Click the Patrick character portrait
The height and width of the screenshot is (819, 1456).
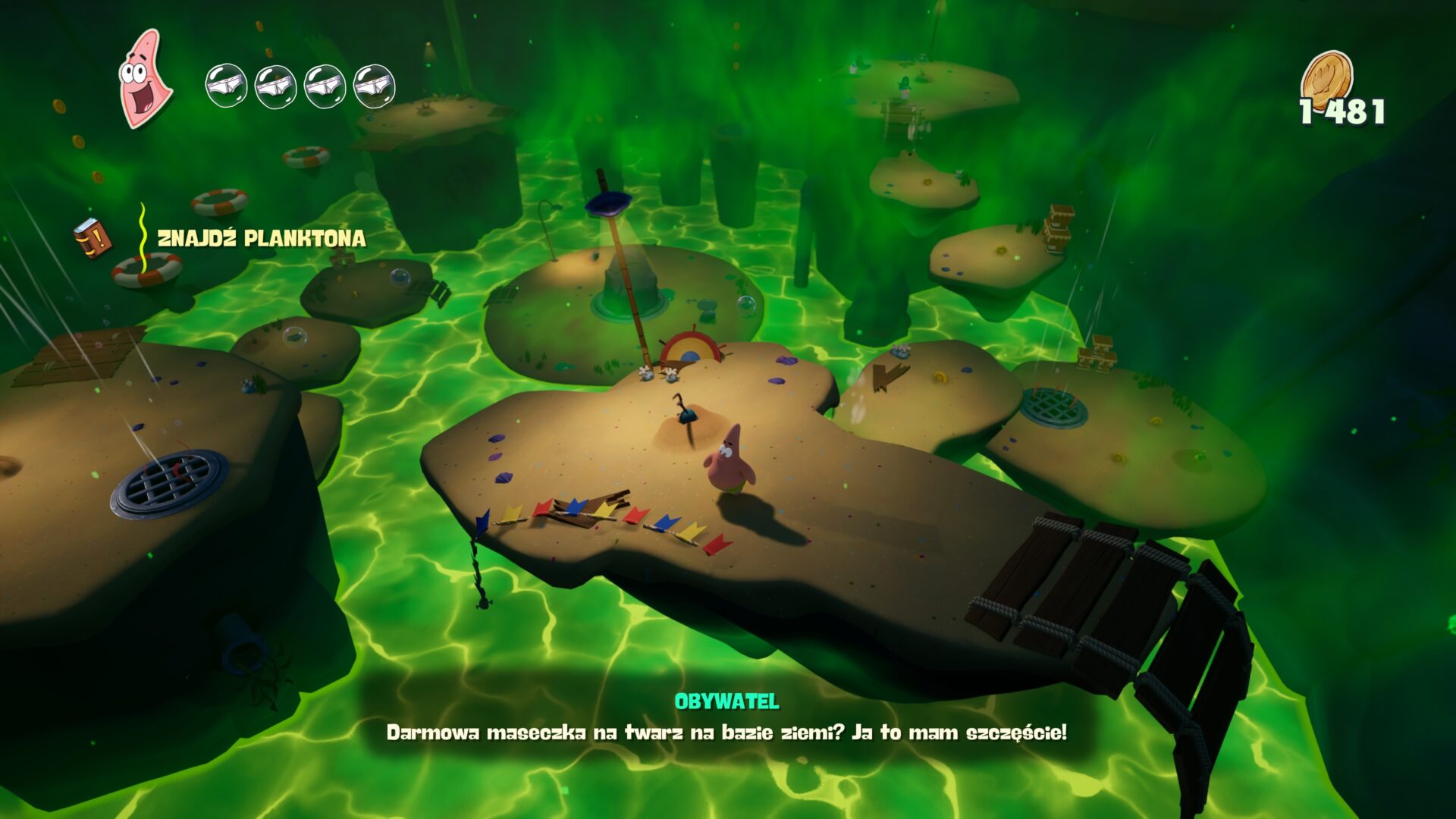click(144, 79)
